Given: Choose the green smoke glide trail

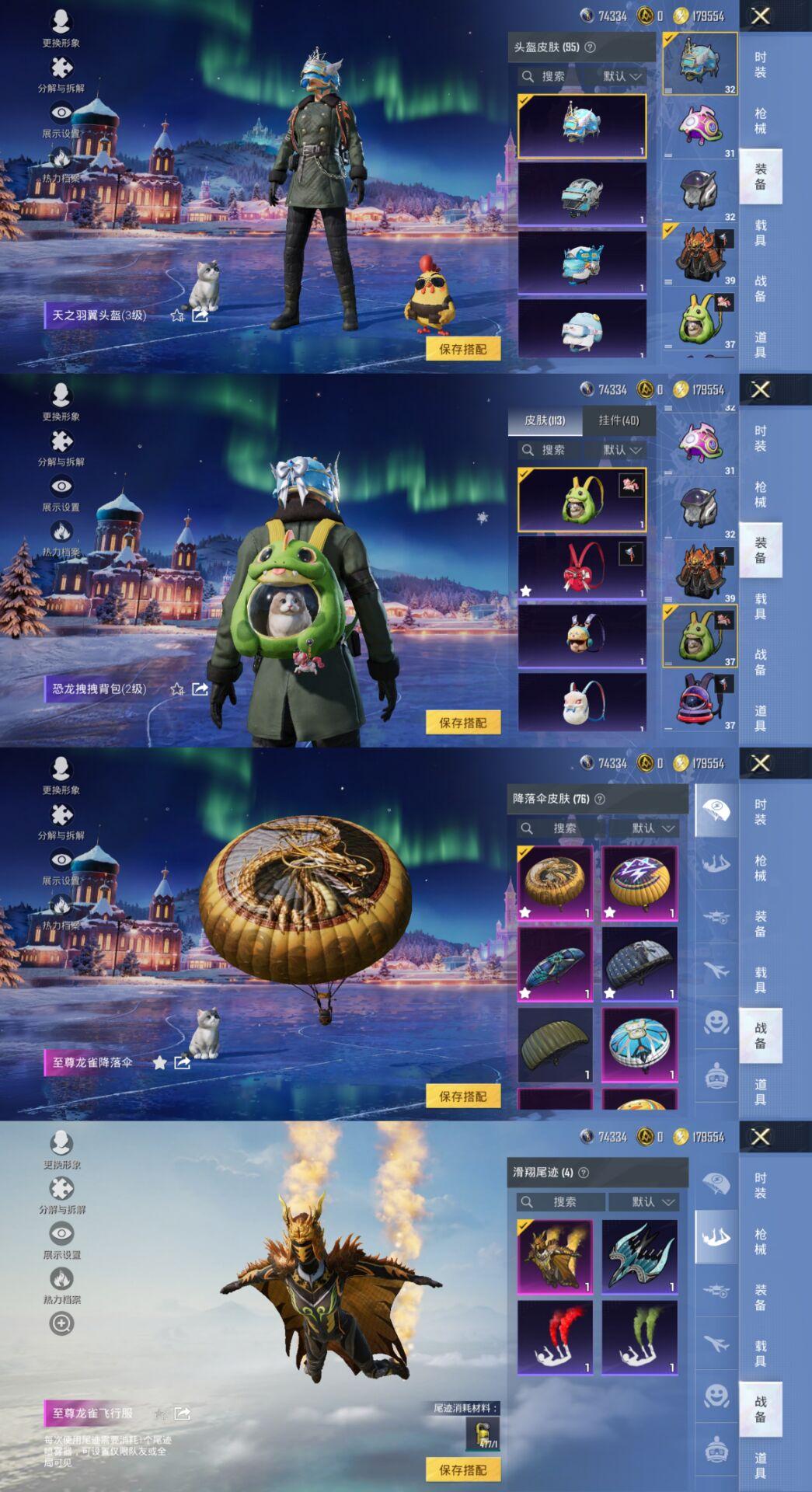Looking at the screenshot, I should (639, 1337).
